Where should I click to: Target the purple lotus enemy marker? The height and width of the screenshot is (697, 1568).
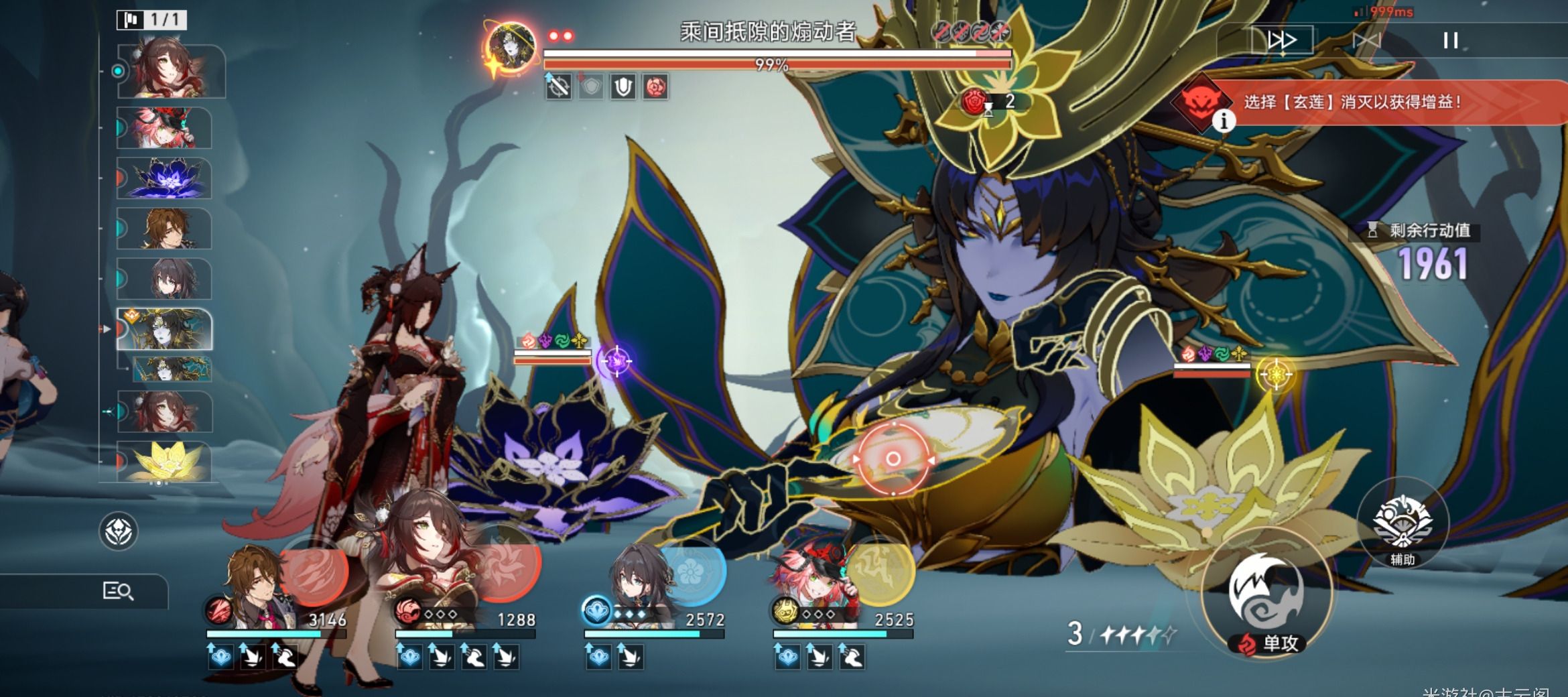pyautogui.click(x=616, y=361)
